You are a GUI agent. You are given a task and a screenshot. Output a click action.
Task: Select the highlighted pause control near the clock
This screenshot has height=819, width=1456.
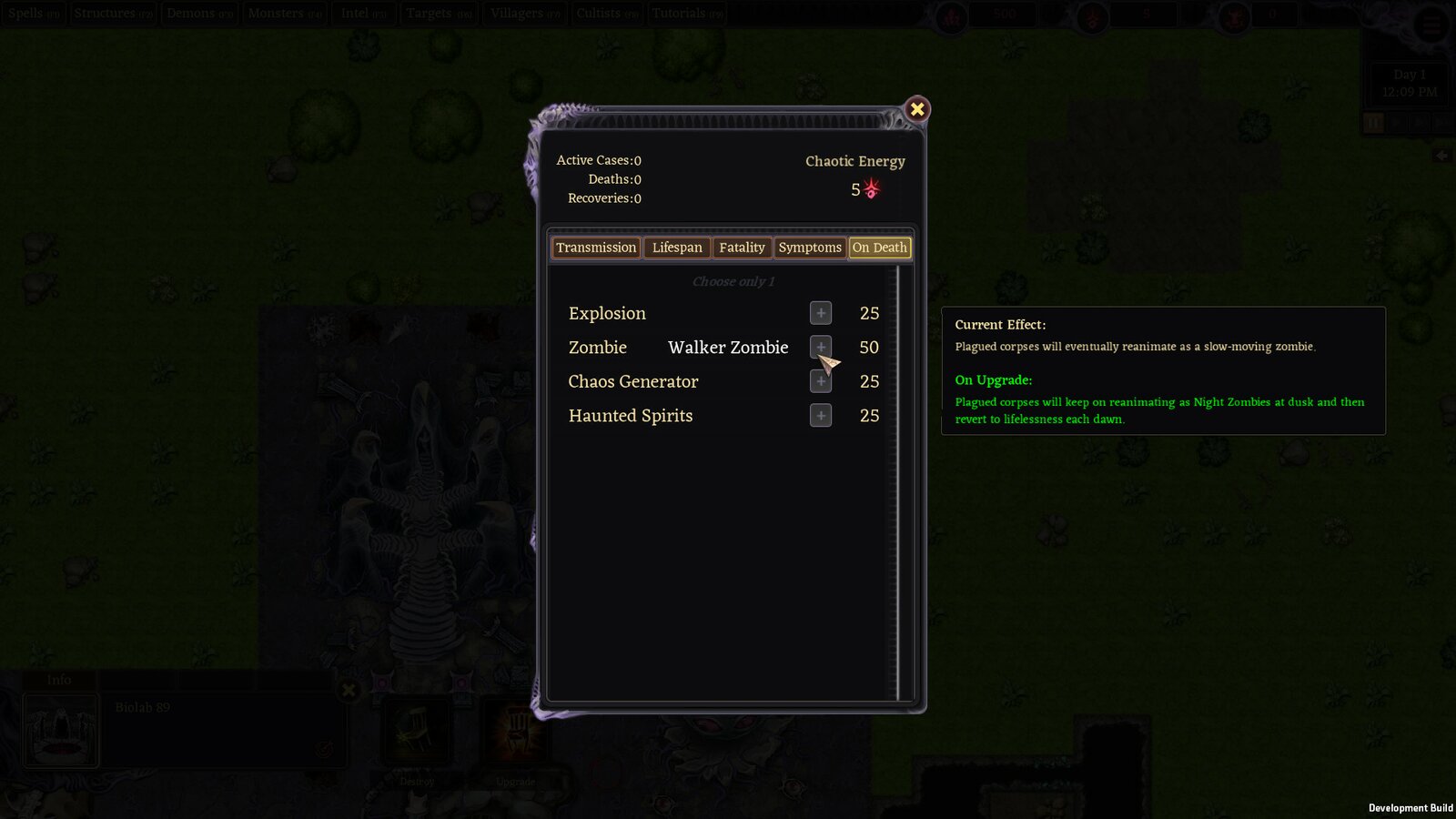click(1373, 123)
